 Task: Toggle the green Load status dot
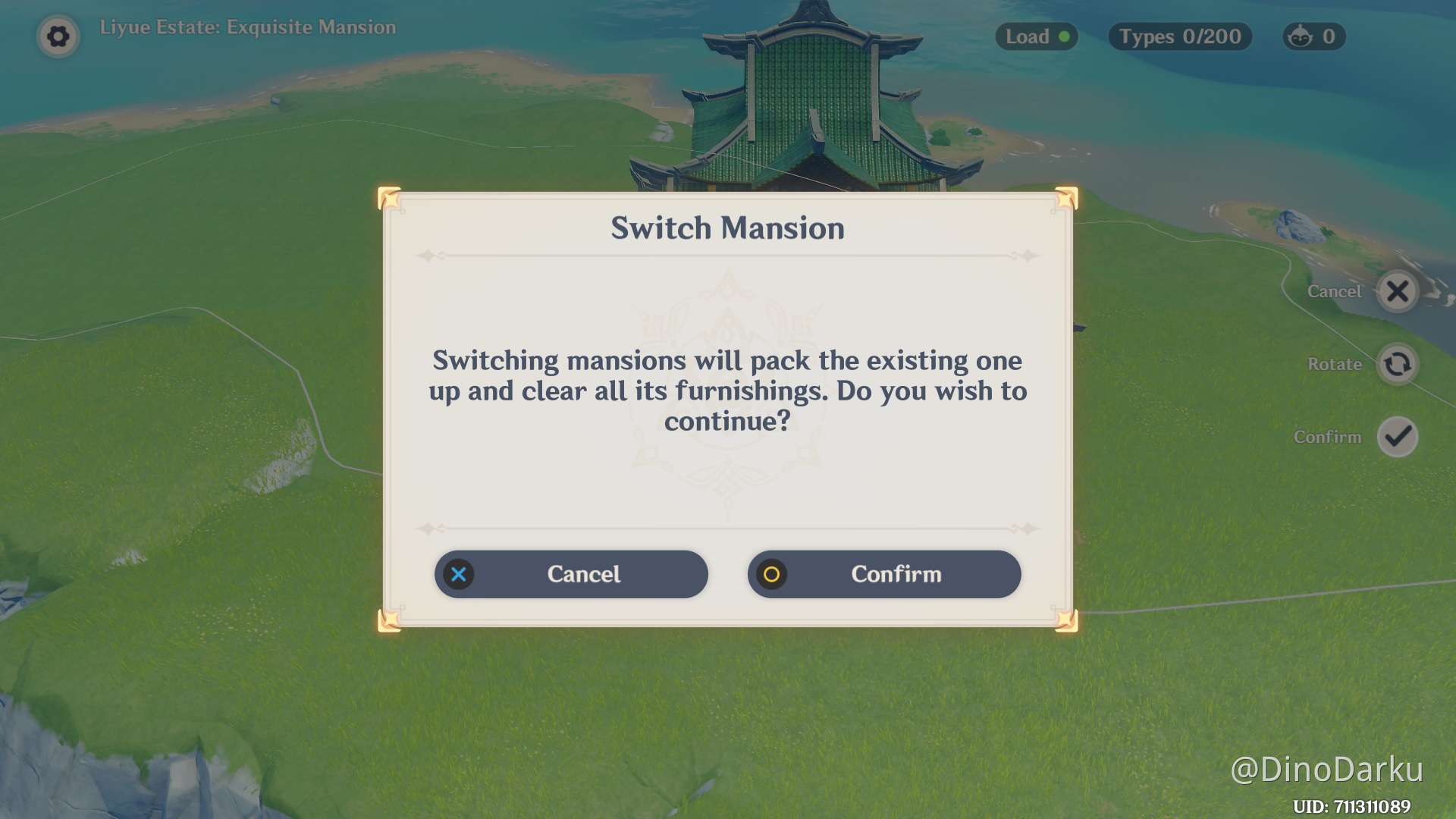coord(1065,36)
